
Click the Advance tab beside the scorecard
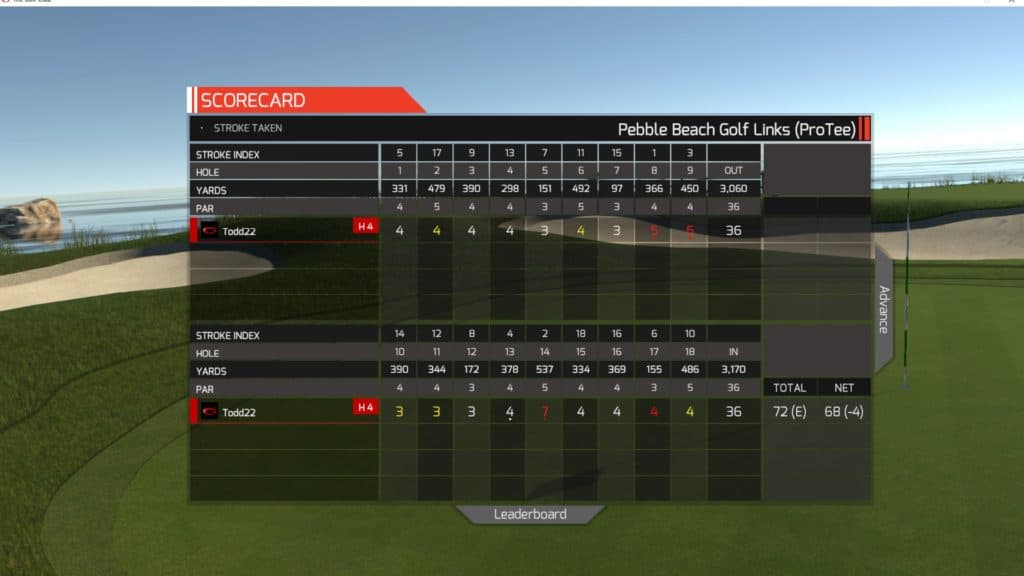pos(883,309)
